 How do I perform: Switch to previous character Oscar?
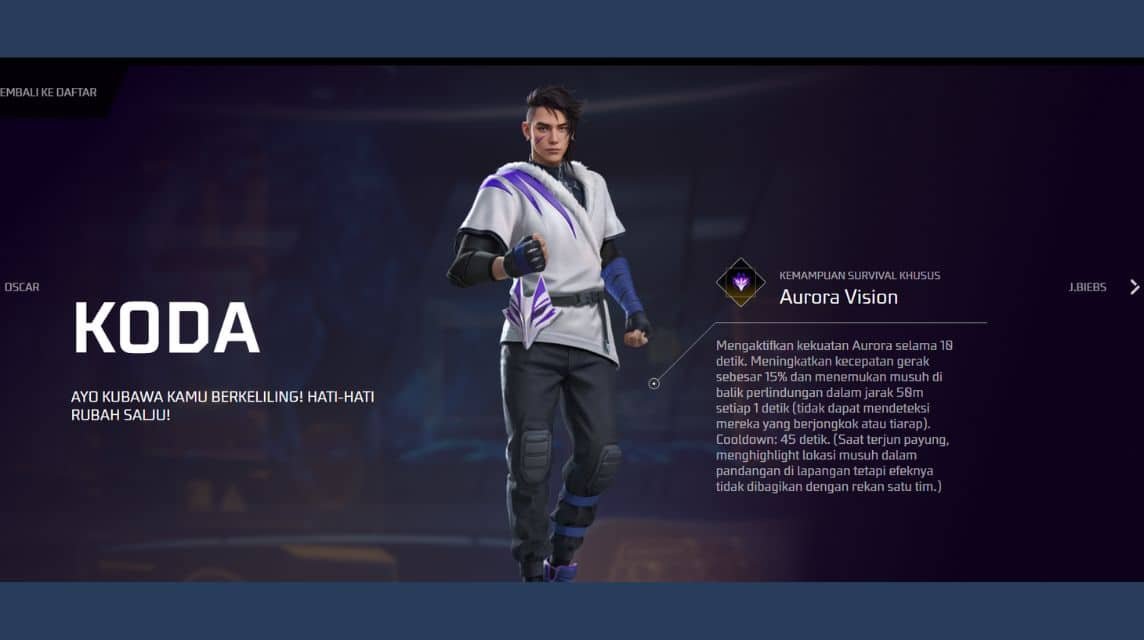21,287
